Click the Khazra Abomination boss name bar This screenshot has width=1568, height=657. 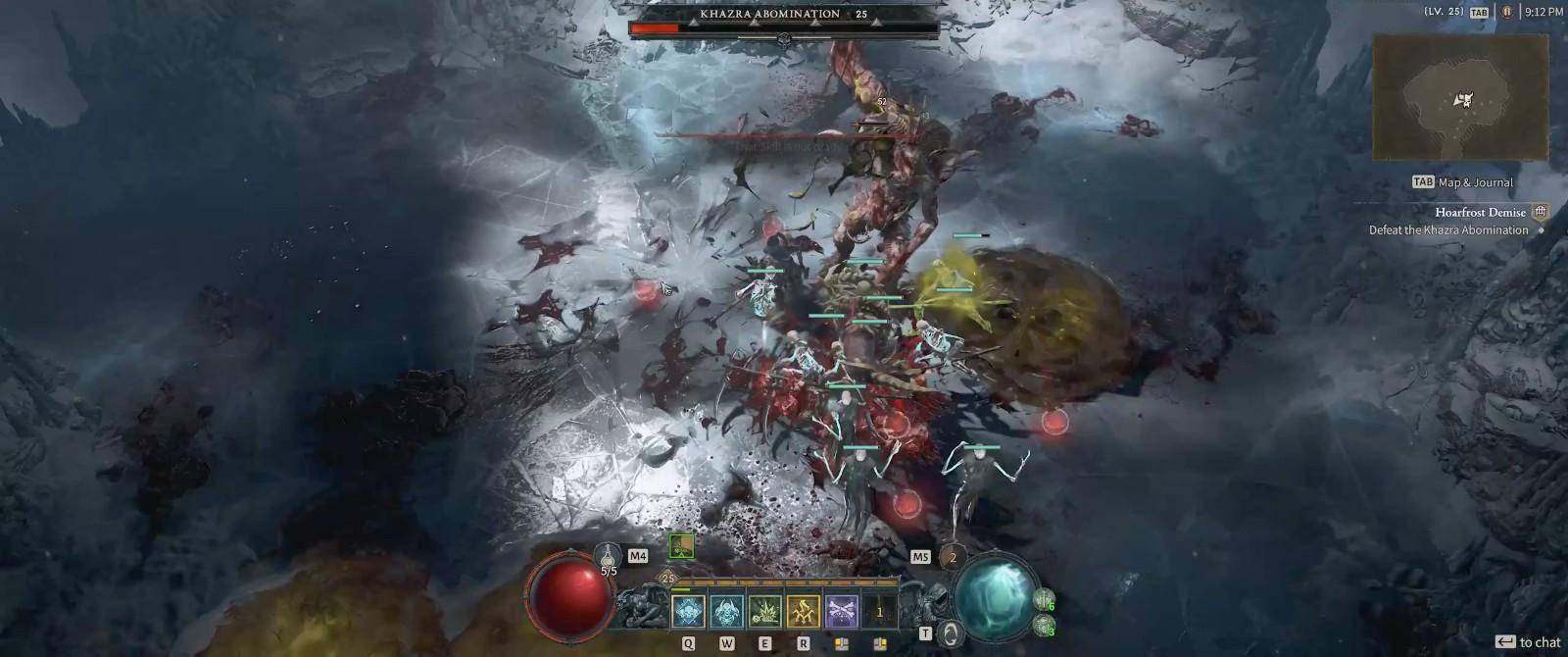[783, 15]
